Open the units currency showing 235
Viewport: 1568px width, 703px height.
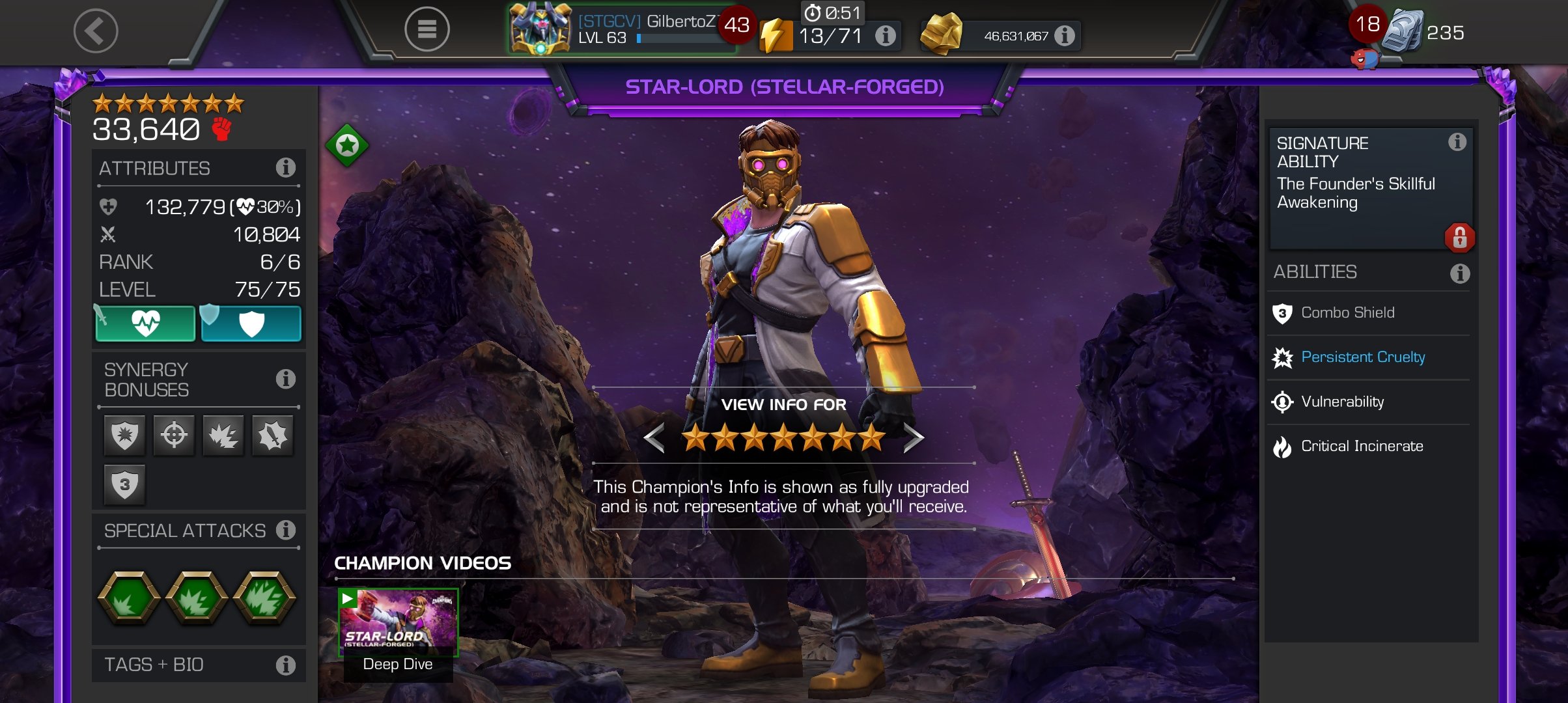(x=1426, y=33)
